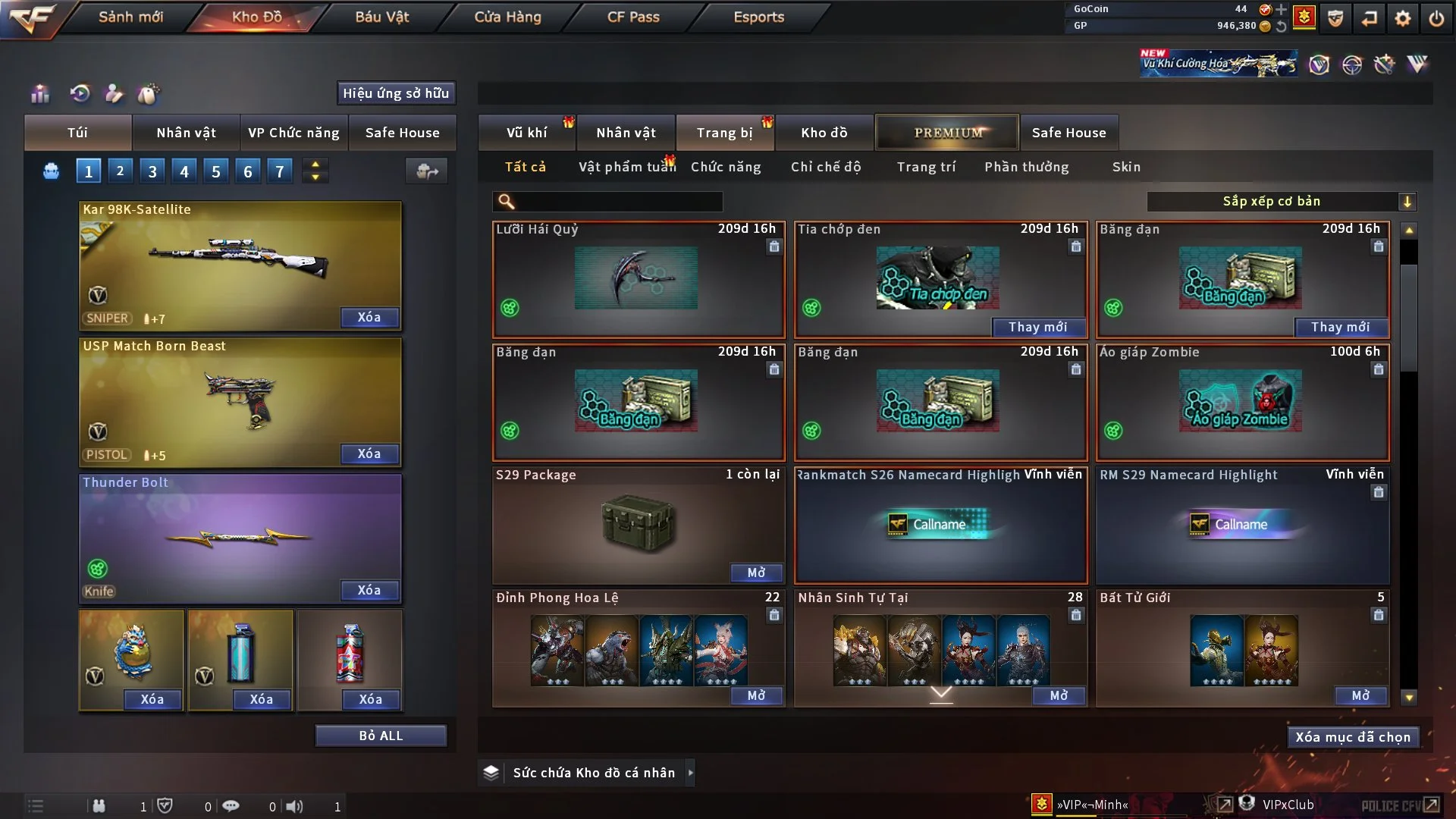
Task: Click the power exit icon
Action: coord(1436,18)
